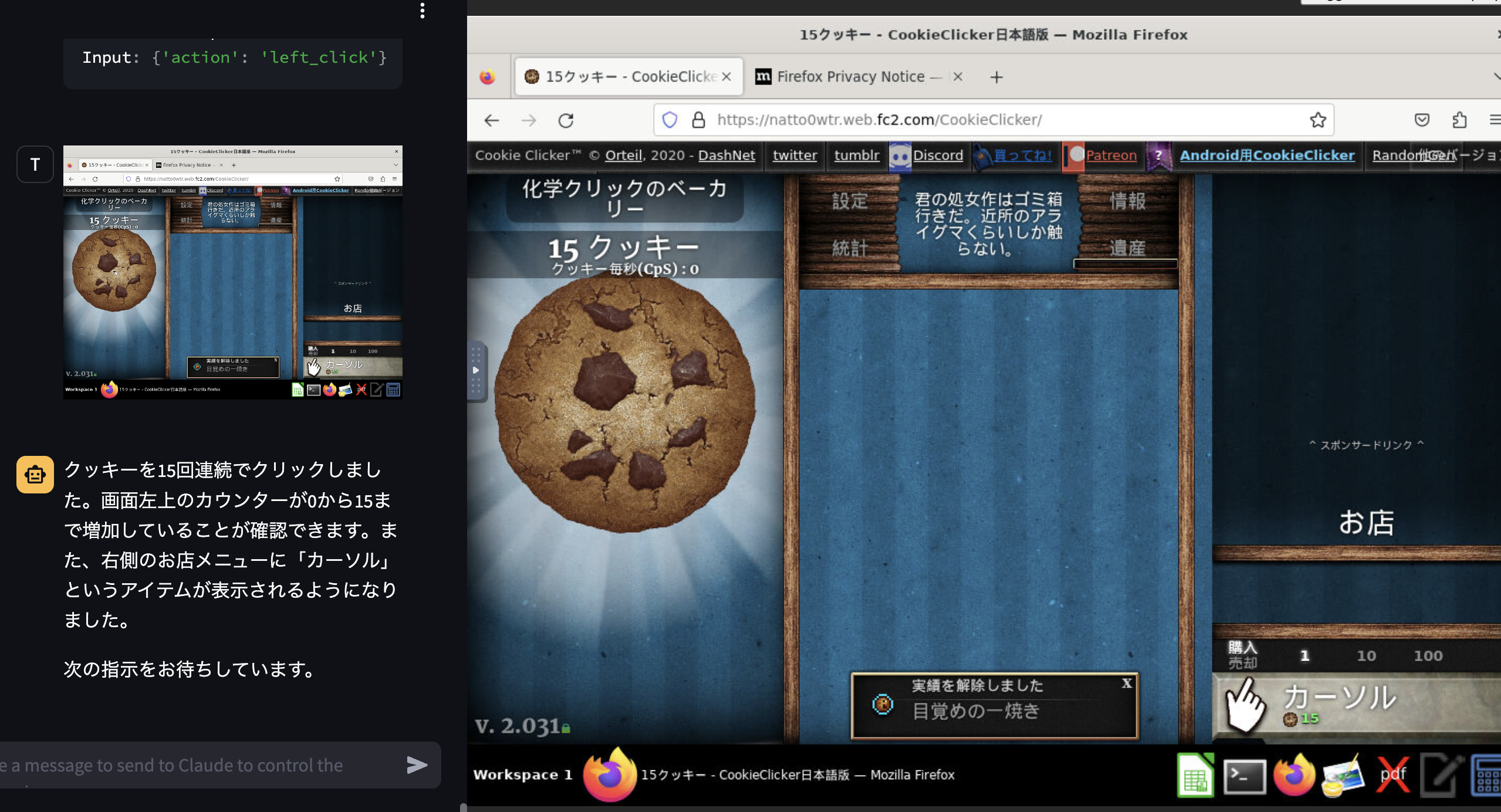Switch to the Firefox Privacy Notice tab
1501x812 pixels.
click(850, 76)
